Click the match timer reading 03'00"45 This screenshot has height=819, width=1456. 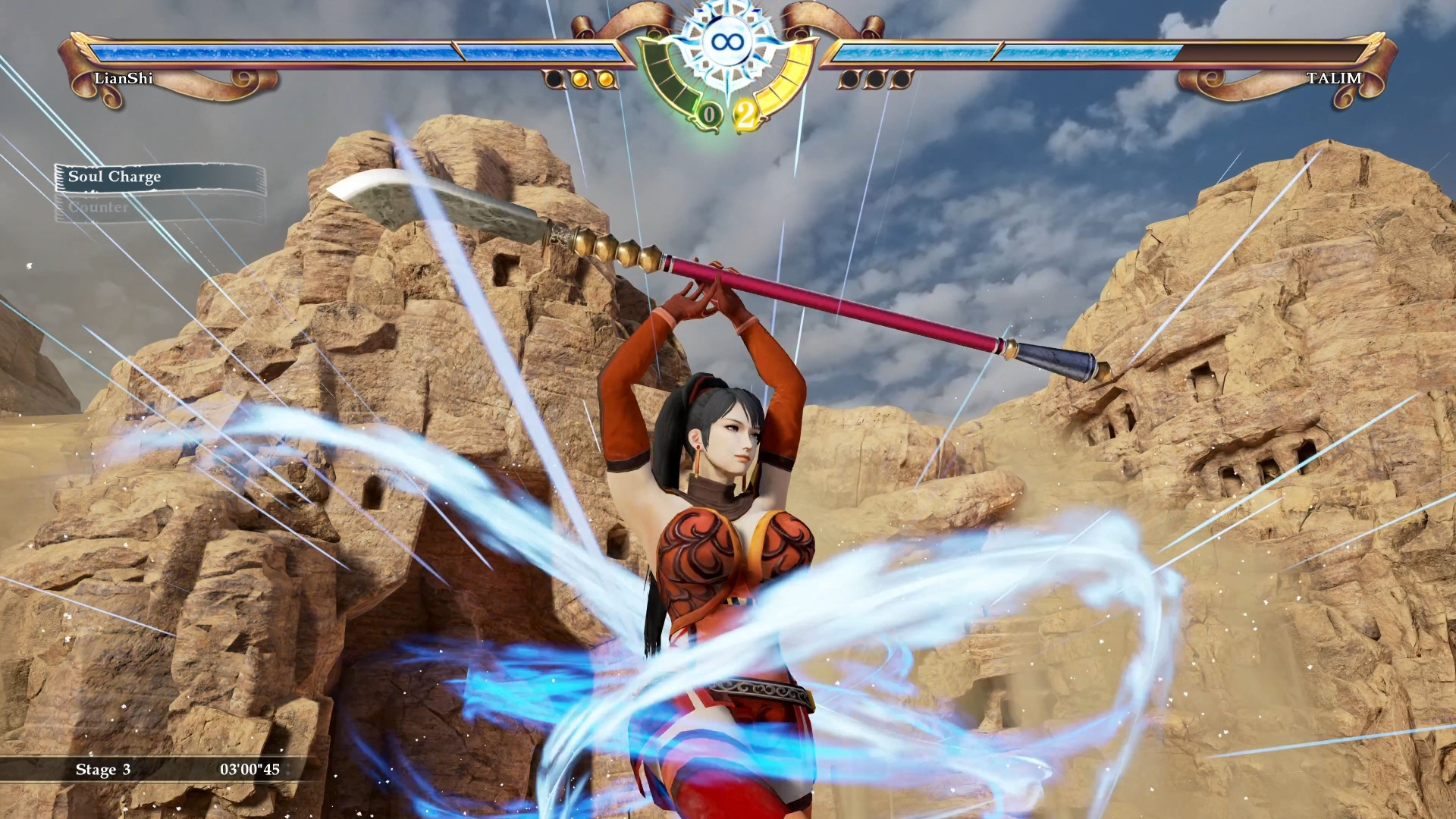click(x=250, y=769)
